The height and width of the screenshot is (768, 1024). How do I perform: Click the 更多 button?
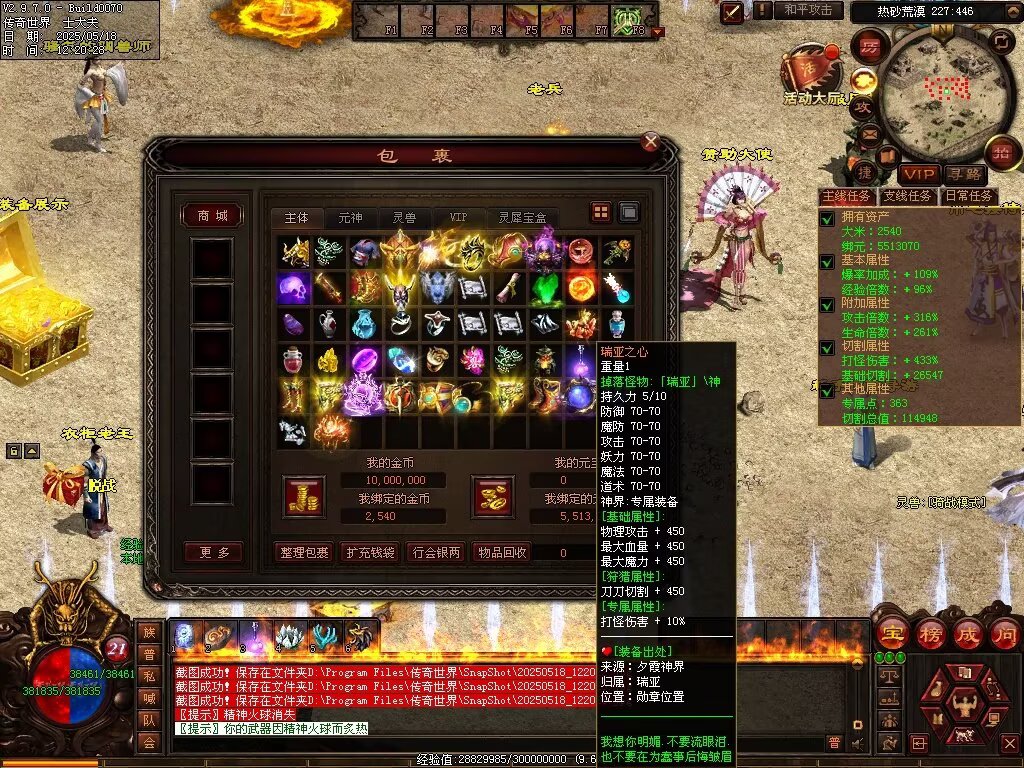(212, 552)
